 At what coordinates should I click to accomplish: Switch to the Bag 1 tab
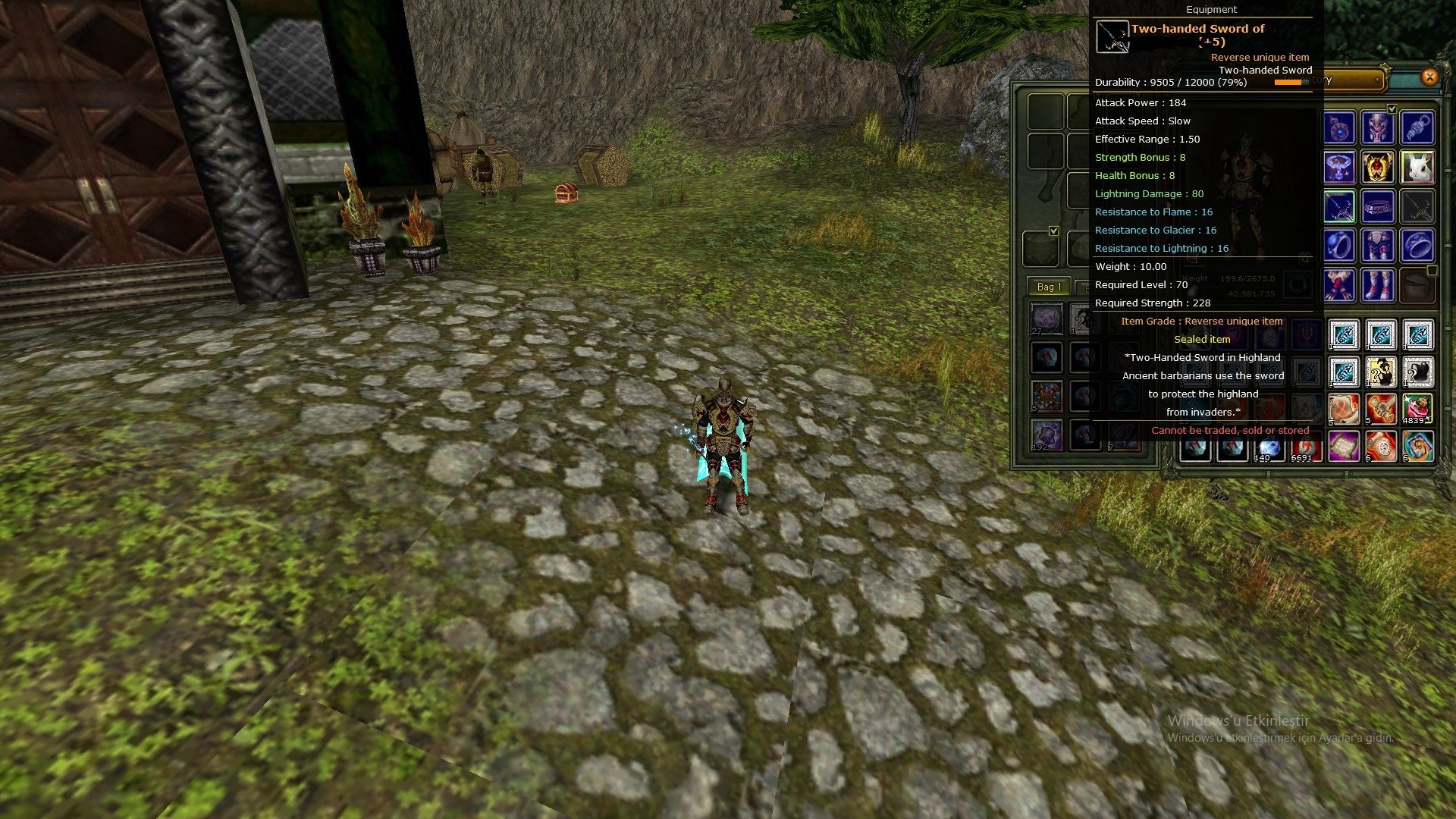(1048, 287)
